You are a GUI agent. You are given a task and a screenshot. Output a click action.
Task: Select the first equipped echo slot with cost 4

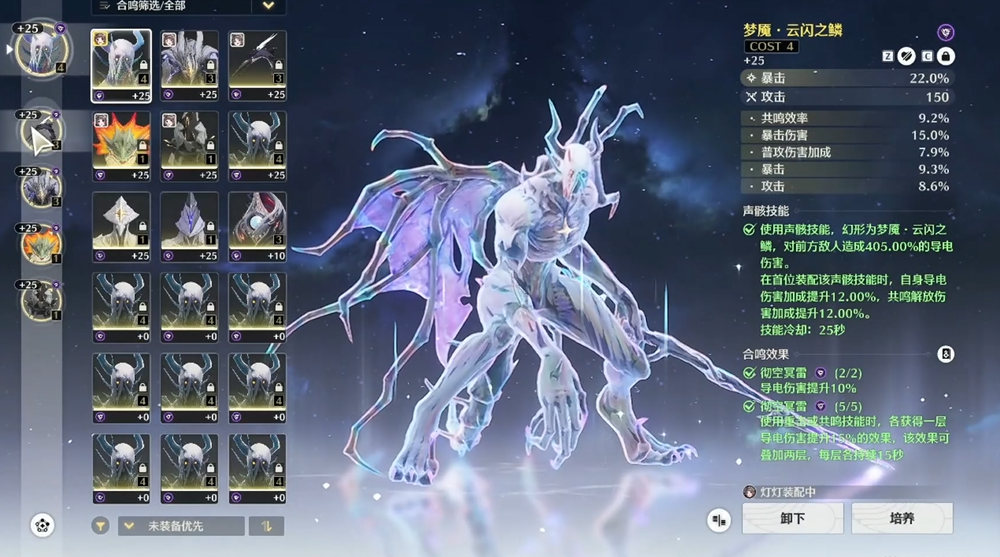pos(40,47)
